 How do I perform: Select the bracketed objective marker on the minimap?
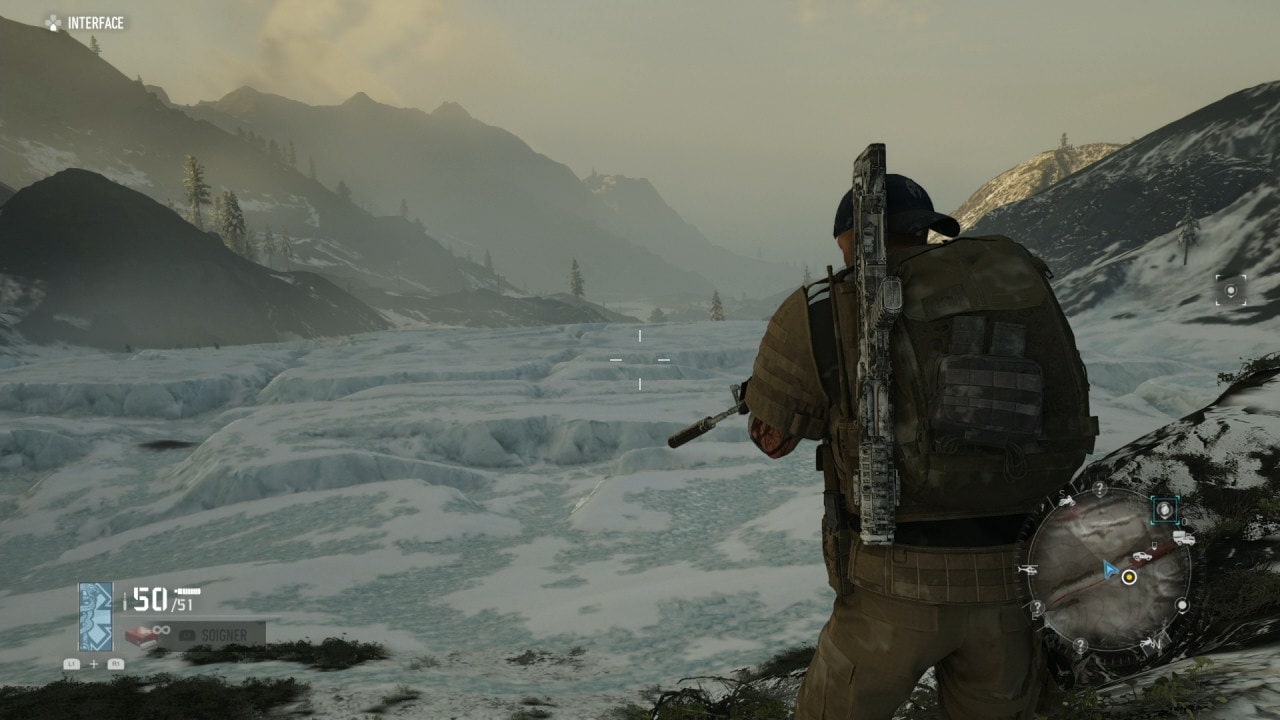[1164, 510]
